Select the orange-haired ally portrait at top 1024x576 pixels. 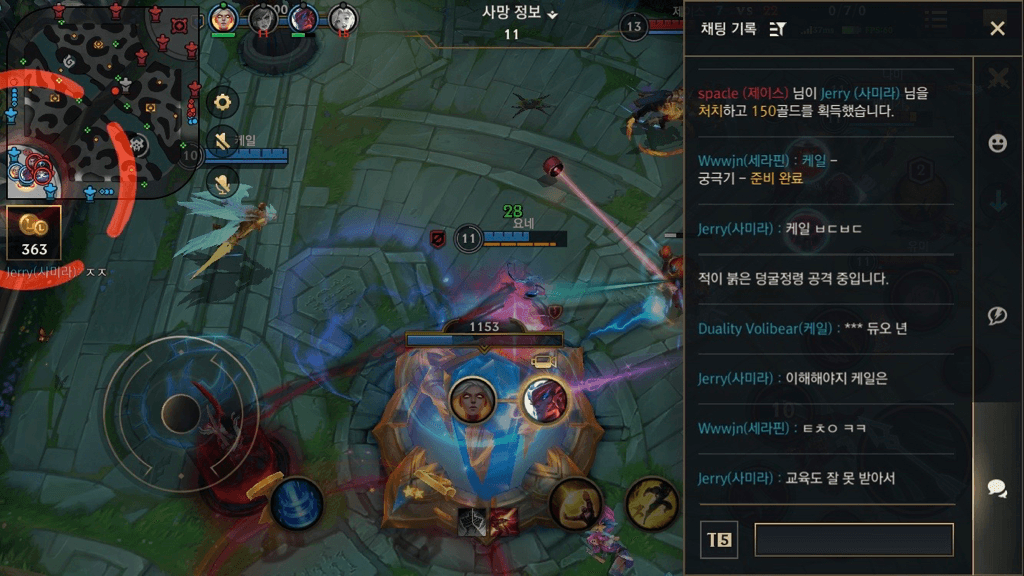(223, 19)
